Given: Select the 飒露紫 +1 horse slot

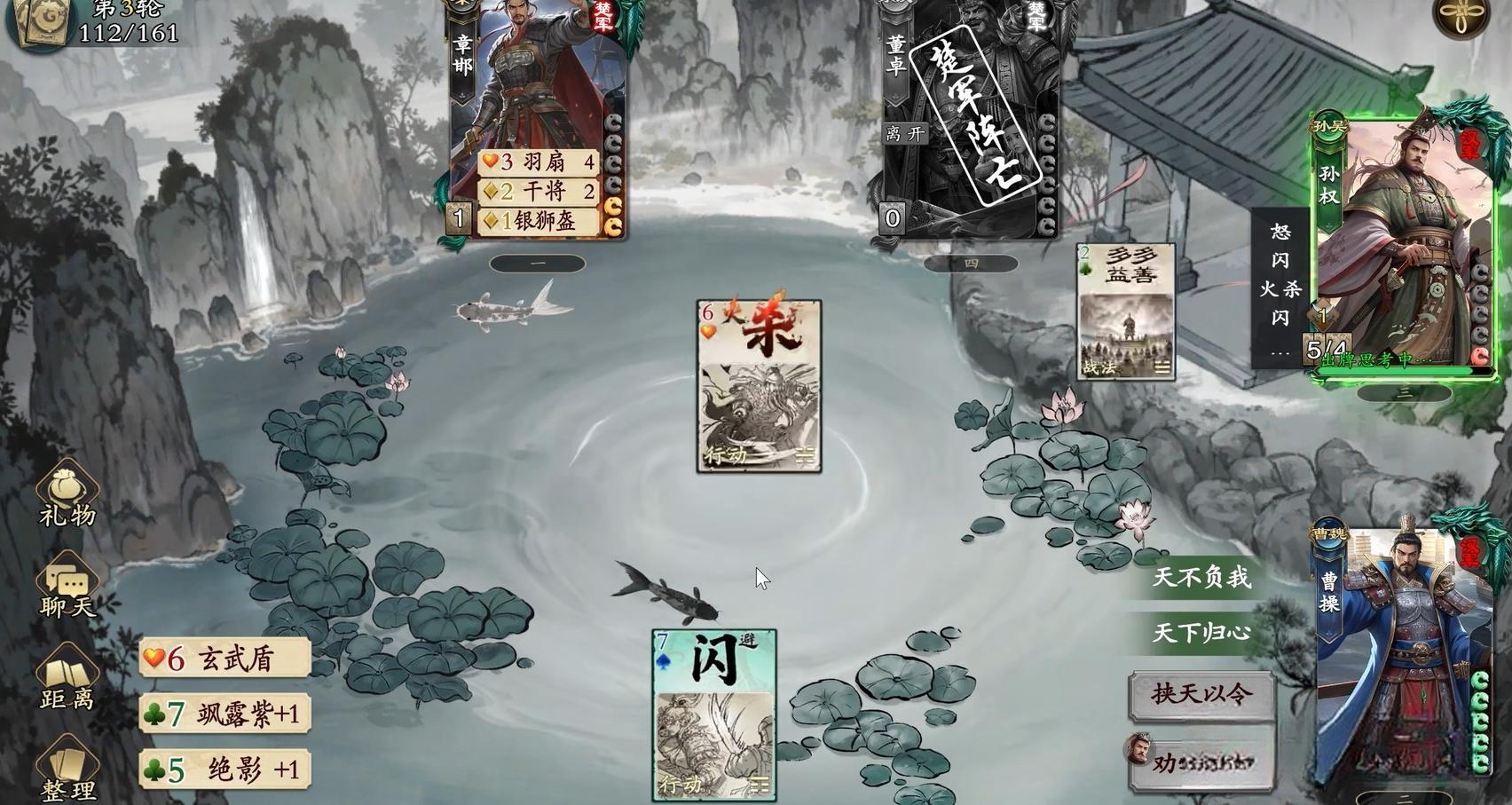Looking at the screenshot, I should pos(224,714).
